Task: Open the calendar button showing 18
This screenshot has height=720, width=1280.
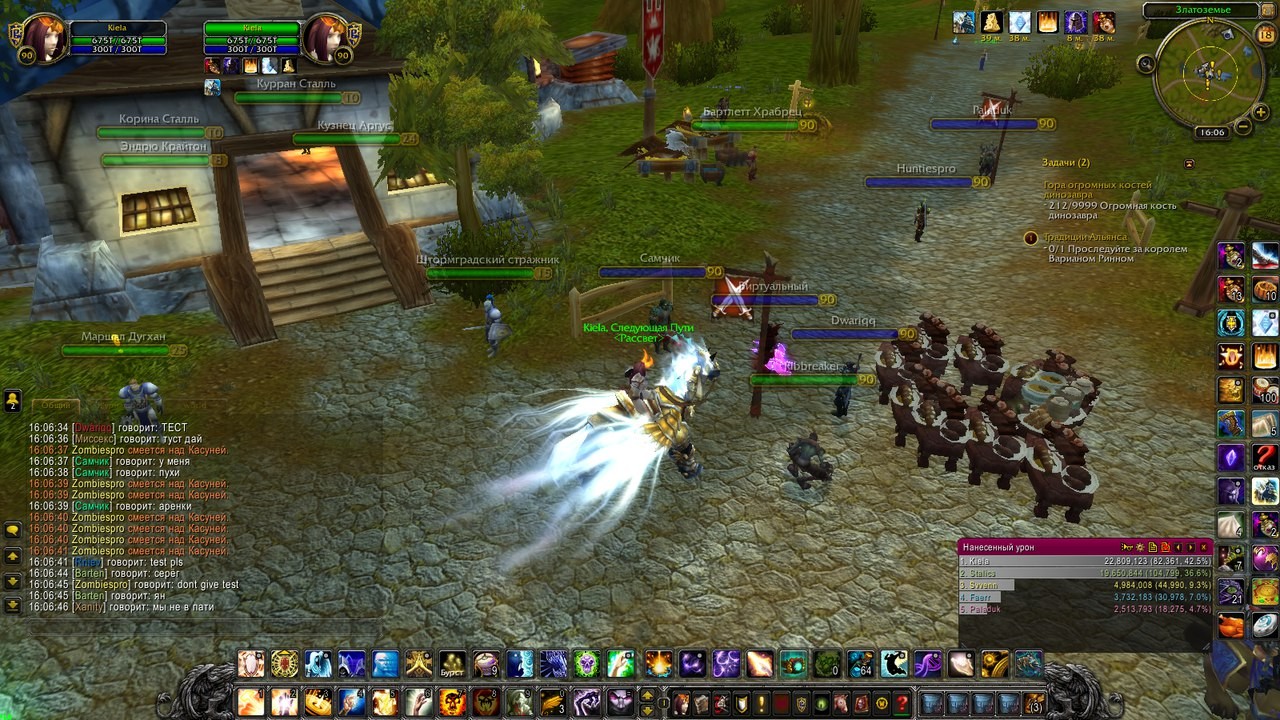Action: (1265, 36)
